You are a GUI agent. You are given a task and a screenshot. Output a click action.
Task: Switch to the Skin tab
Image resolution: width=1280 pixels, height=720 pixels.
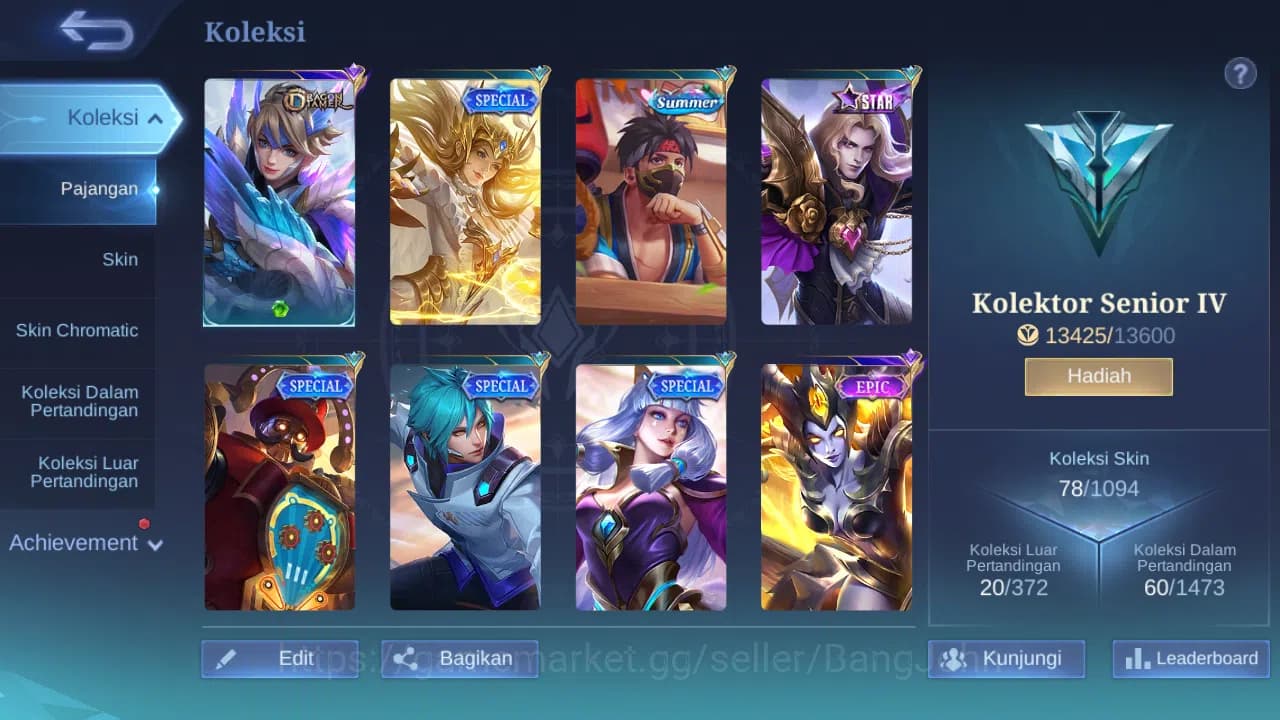pyautogui.click(x=120, y=259)
